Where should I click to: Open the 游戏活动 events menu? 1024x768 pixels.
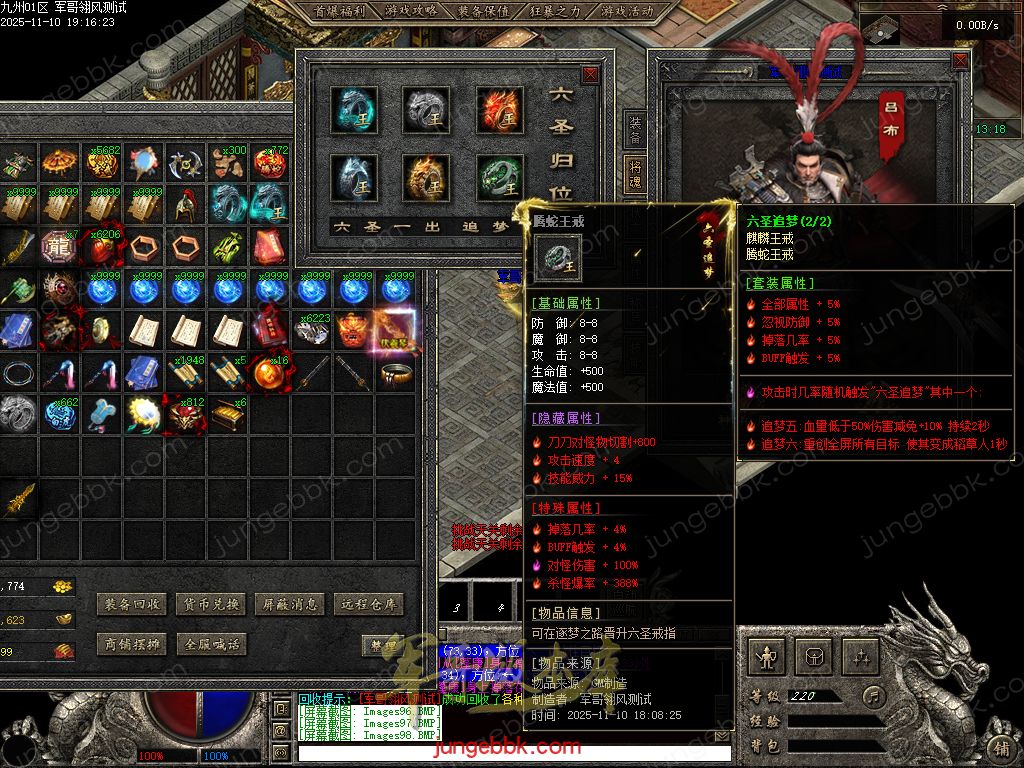pos(628,12)
